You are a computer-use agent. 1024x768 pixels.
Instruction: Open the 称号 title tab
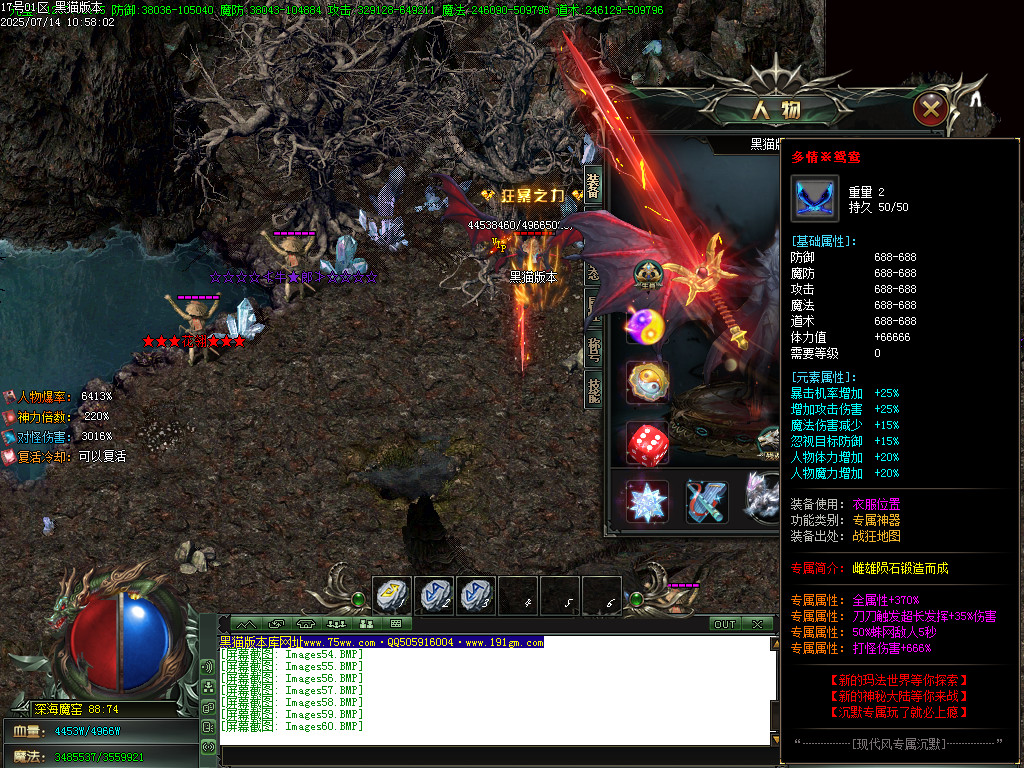[x=593, y=349]
